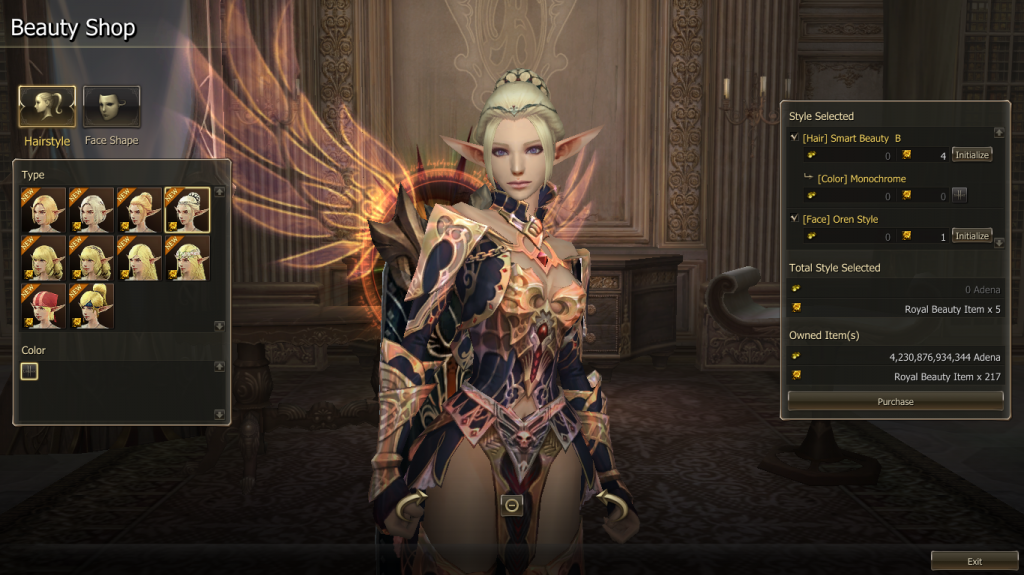Pick the blonde top-bun hairstyle
This screenshot has width=1024, height=575.
pos(139,210)
